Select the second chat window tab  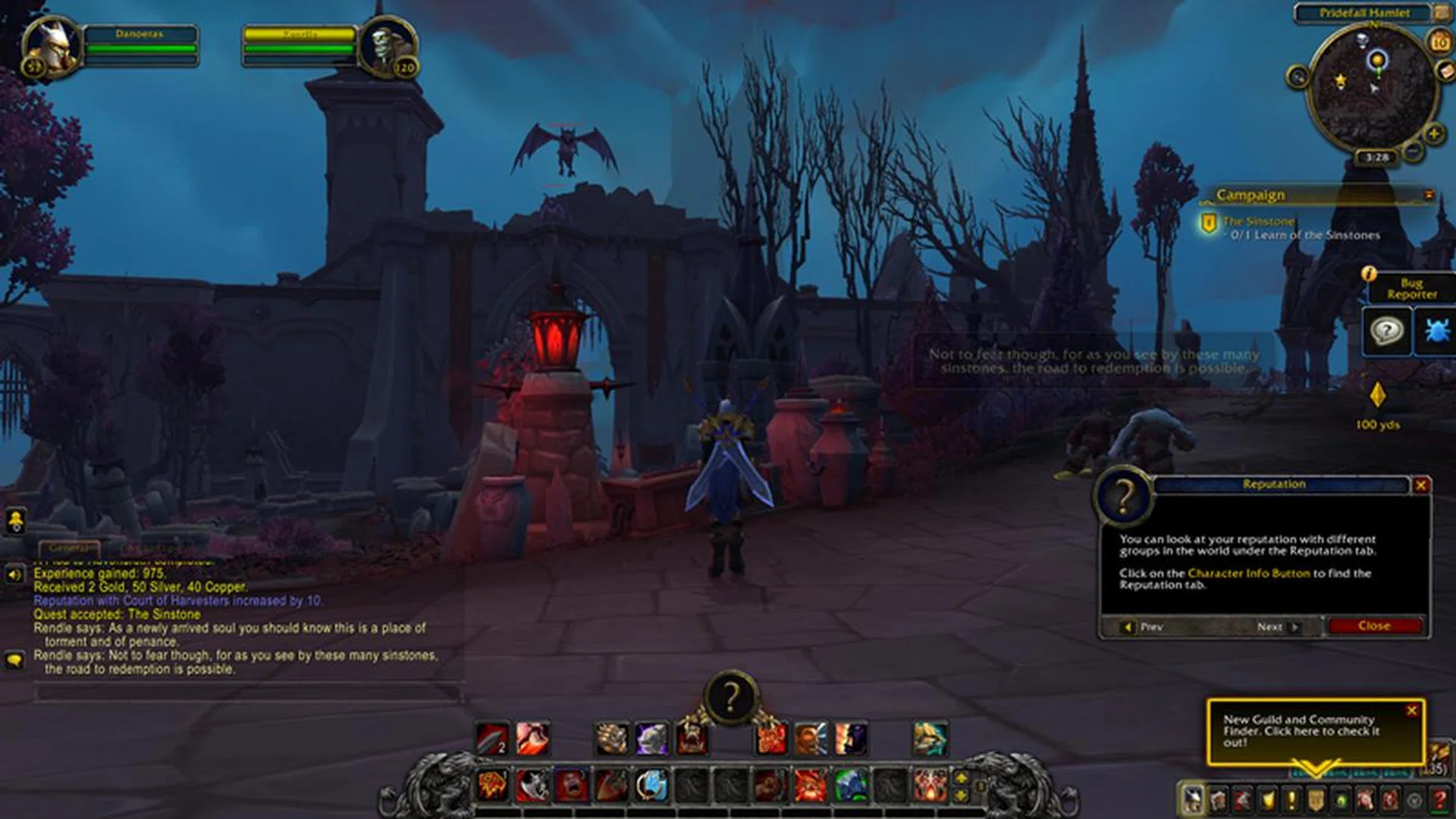144,546
